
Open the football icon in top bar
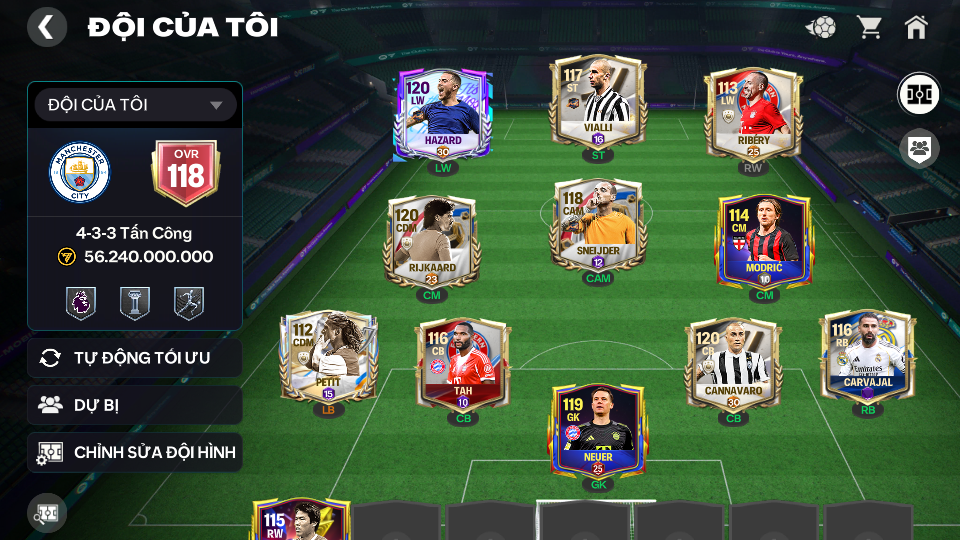[821, 27]
